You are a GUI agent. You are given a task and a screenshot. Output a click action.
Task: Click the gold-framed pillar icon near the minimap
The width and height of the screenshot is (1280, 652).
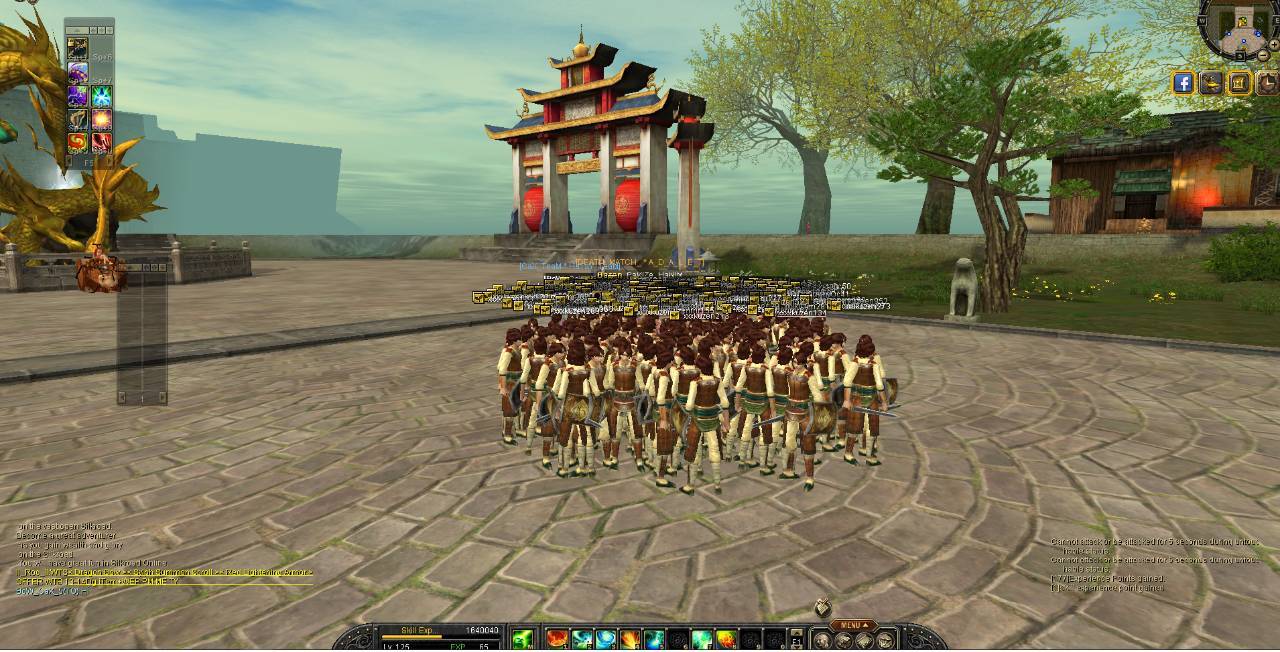pos(1239,83)
